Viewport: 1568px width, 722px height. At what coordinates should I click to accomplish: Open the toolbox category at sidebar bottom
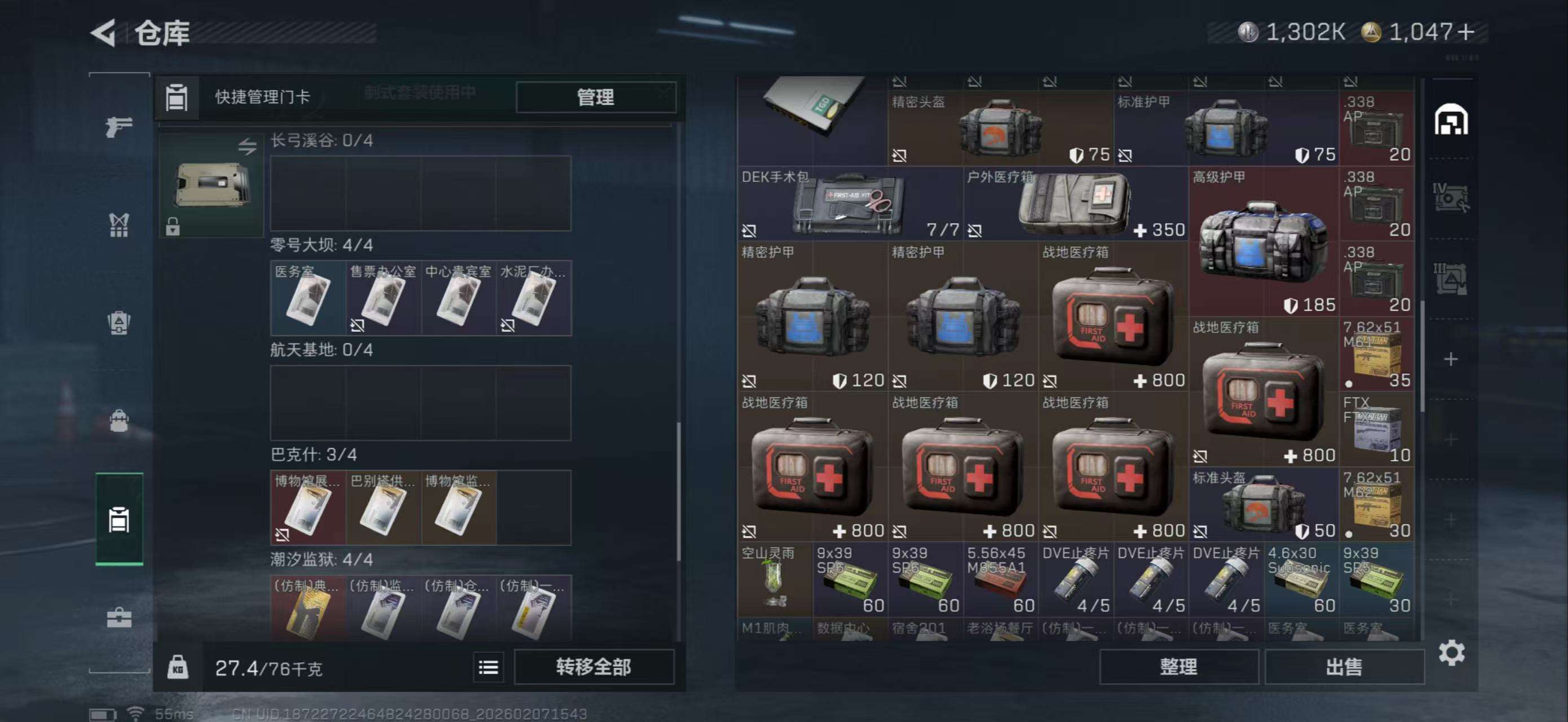click(120, 617)
